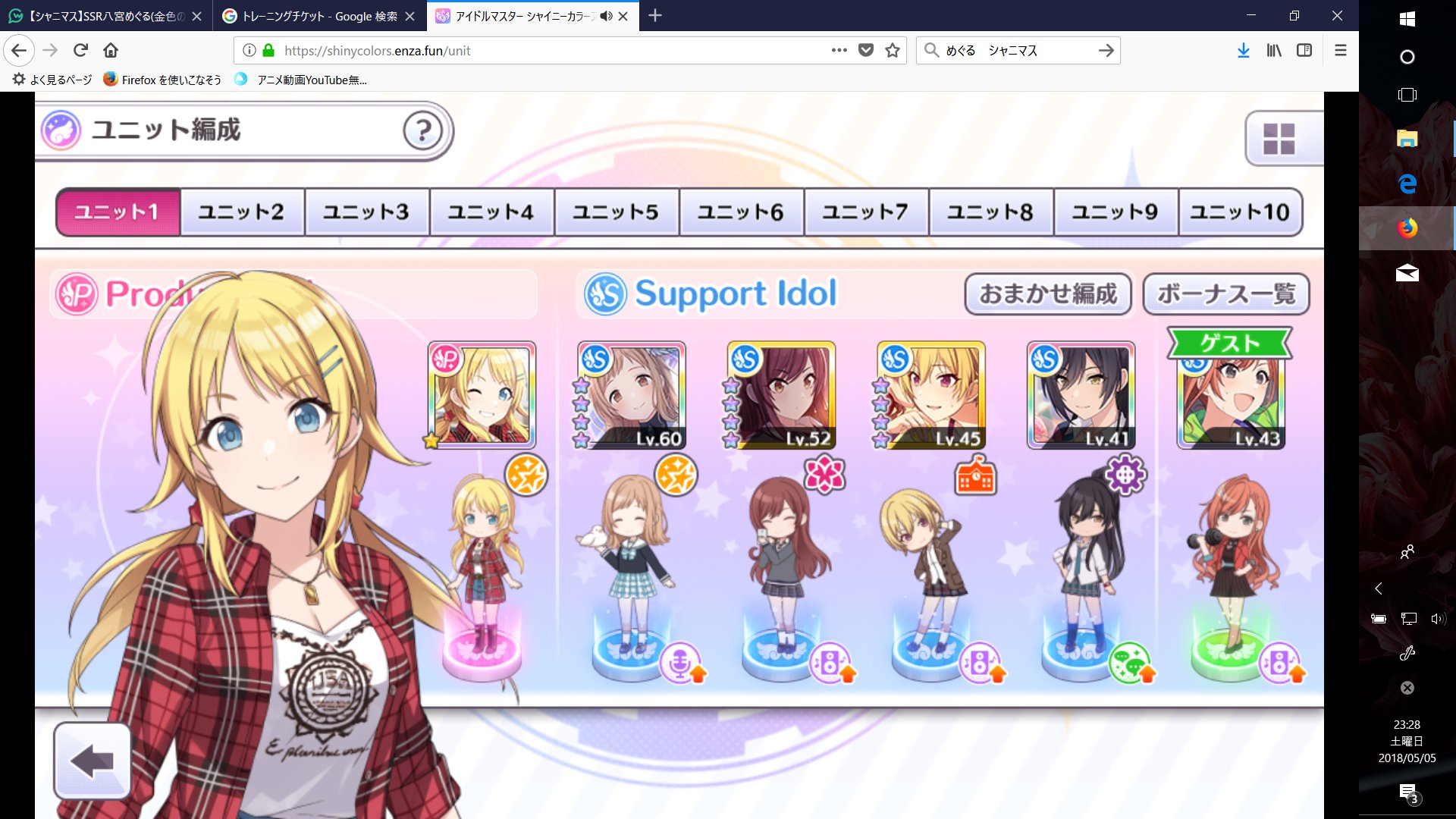Image resolution: width=1456 pixels, height=819 pixels.
Task: Open the ボーナス一覧 bonus list
Action: 1226,295
